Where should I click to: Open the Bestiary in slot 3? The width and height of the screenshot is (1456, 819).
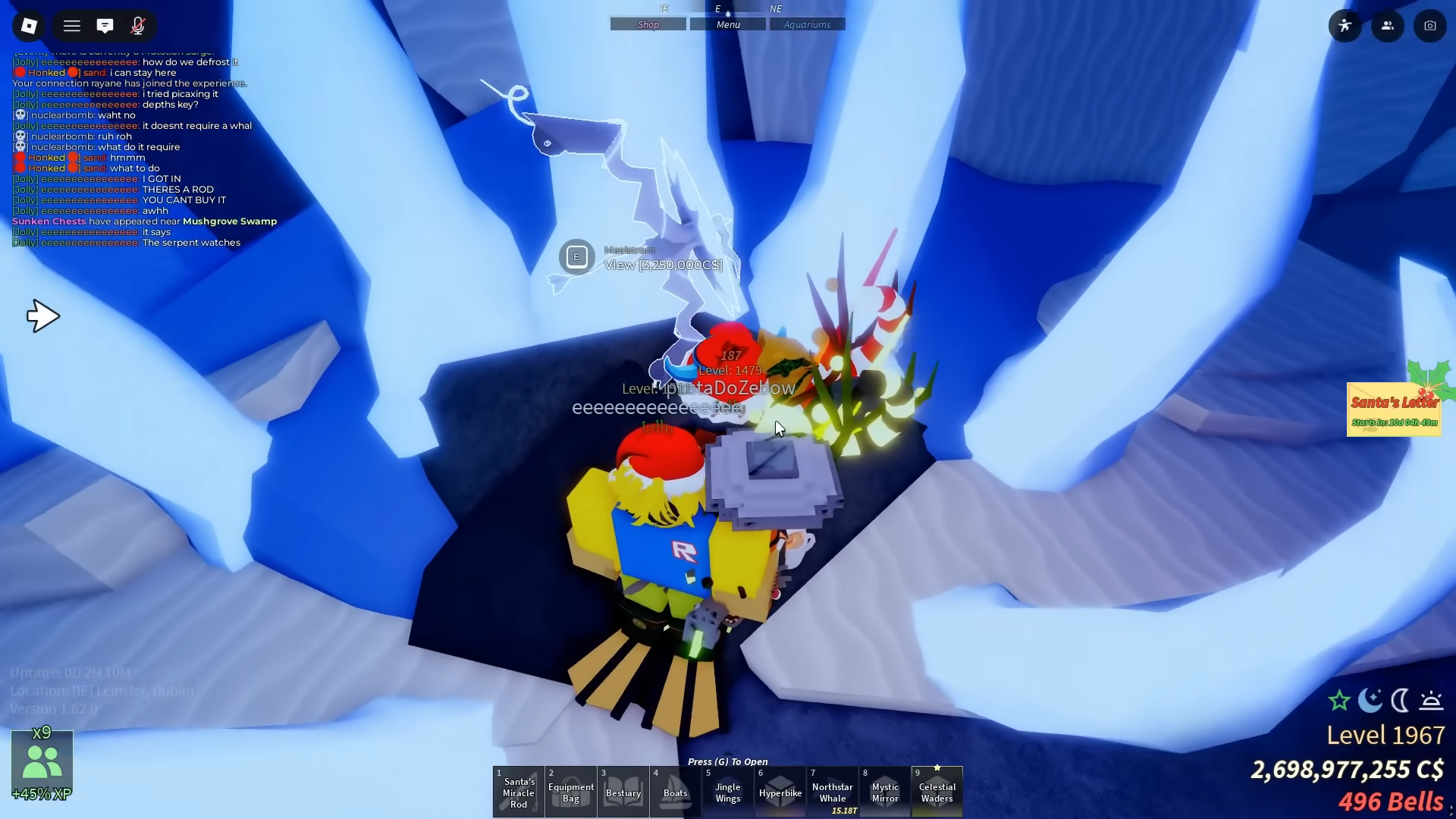click(623, 791)
